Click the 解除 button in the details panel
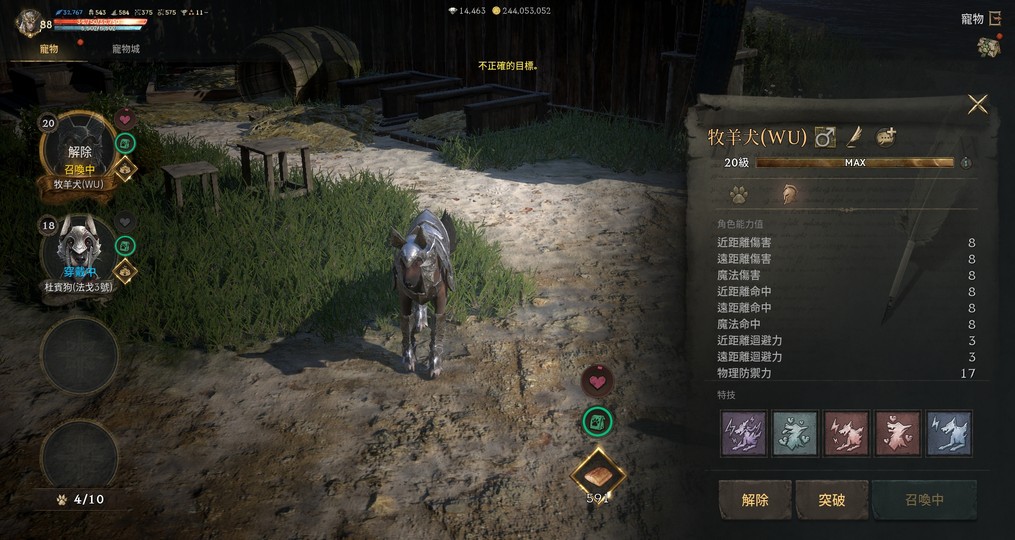 (755, 499)
